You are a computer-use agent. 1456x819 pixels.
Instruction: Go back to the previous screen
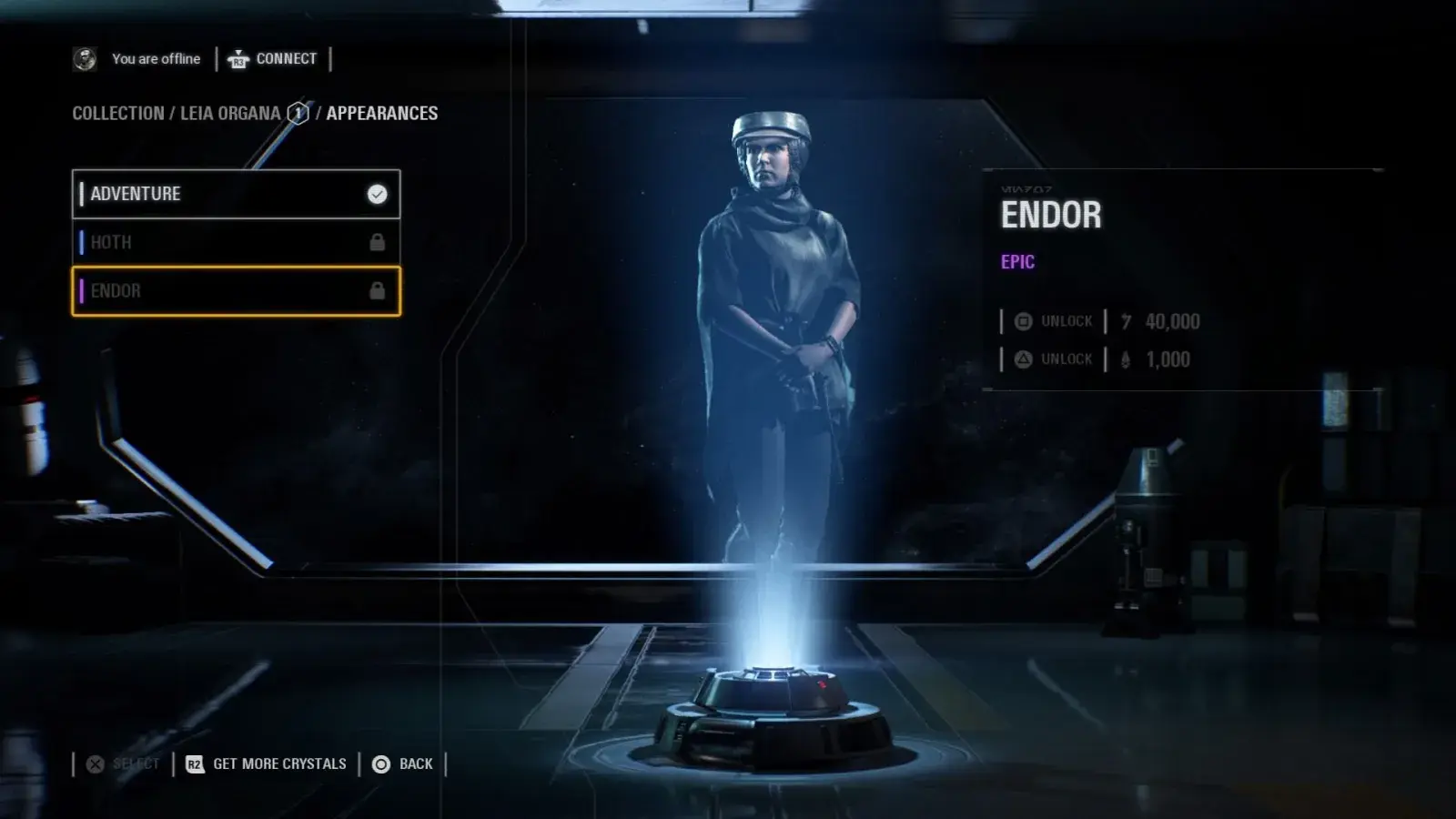pyautogui.click(x=403, y=764)
